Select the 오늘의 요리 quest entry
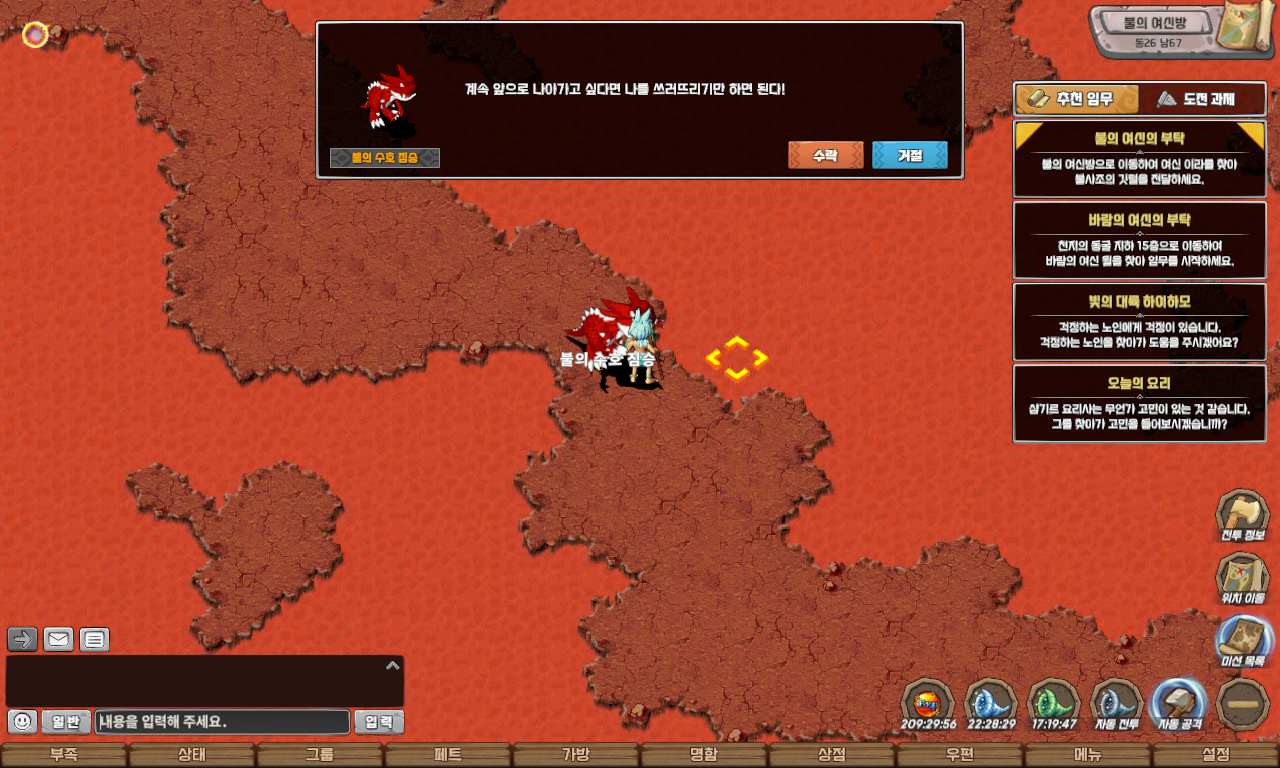1280x768 pixels. [1139, 403]
